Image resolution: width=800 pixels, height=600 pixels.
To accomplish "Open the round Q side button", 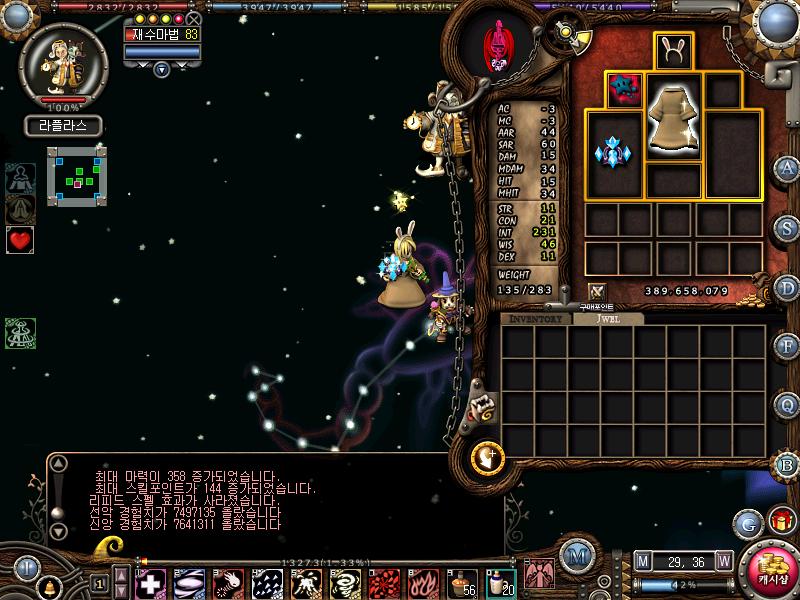I will [787, 405].
